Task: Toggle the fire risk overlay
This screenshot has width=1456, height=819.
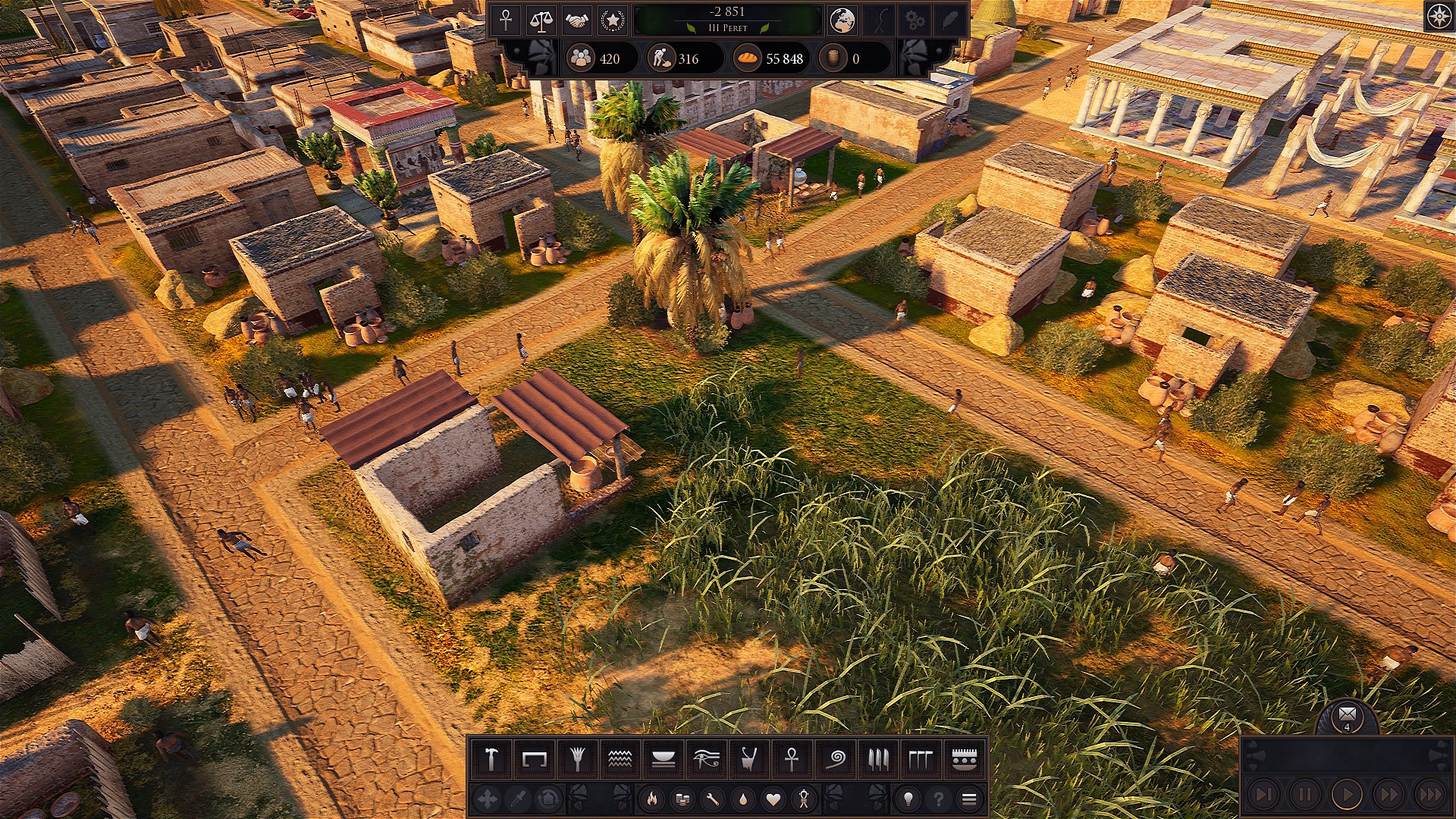Action: click(x=653, y=799)
